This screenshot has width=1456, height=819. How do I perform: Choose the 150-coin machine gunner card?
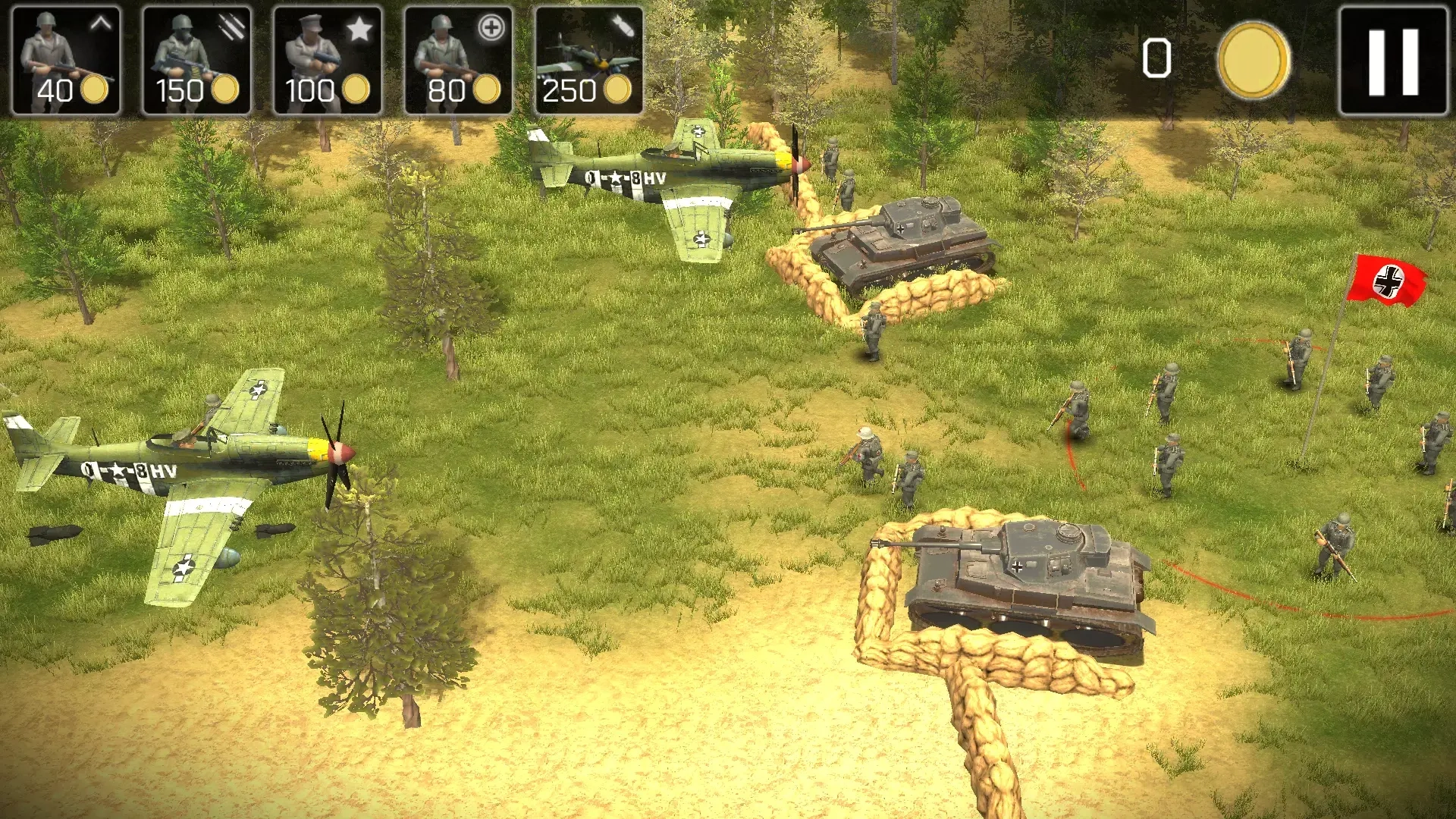coord(197,61)
